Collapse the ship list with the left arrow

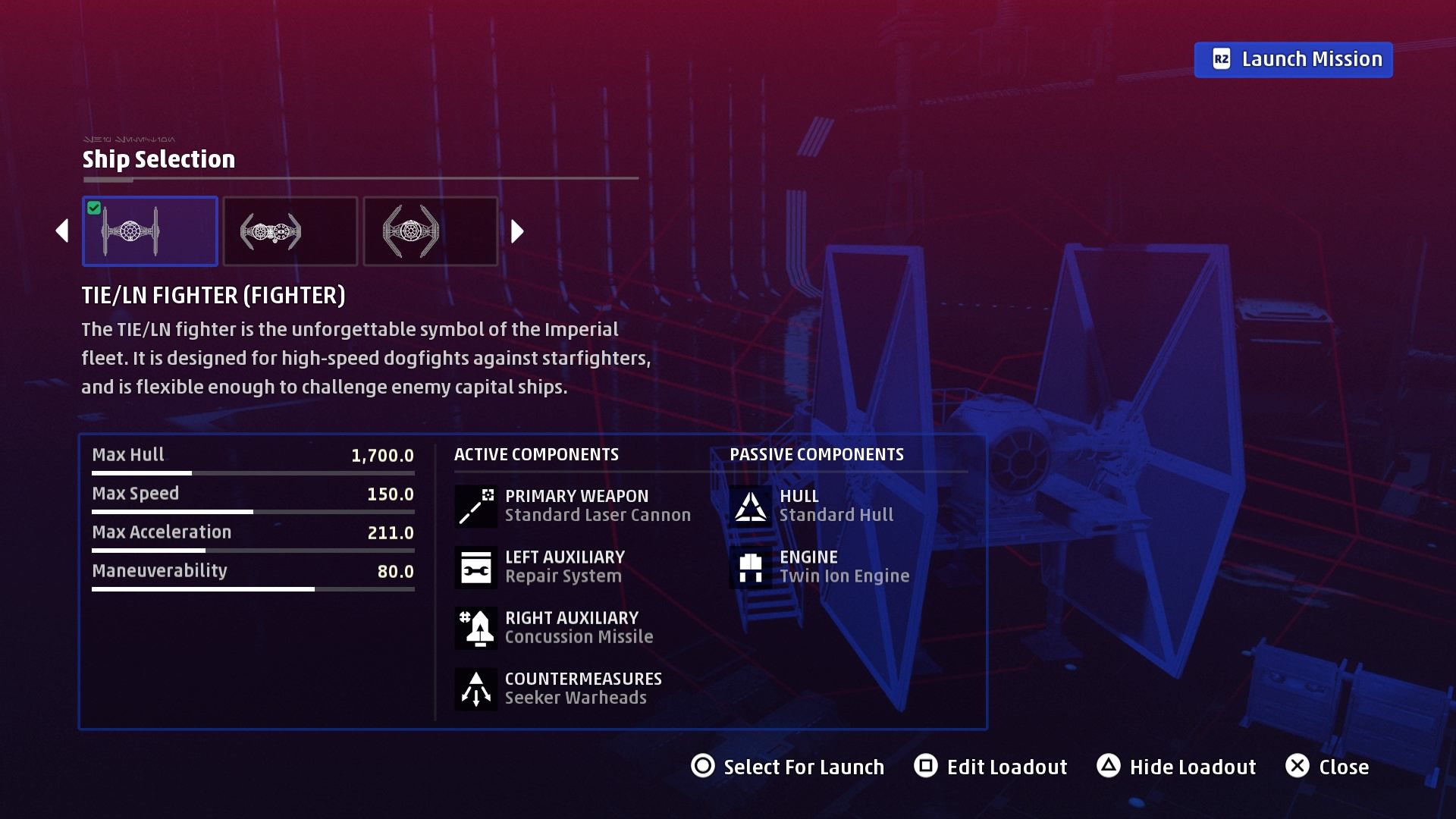point(64,231)
